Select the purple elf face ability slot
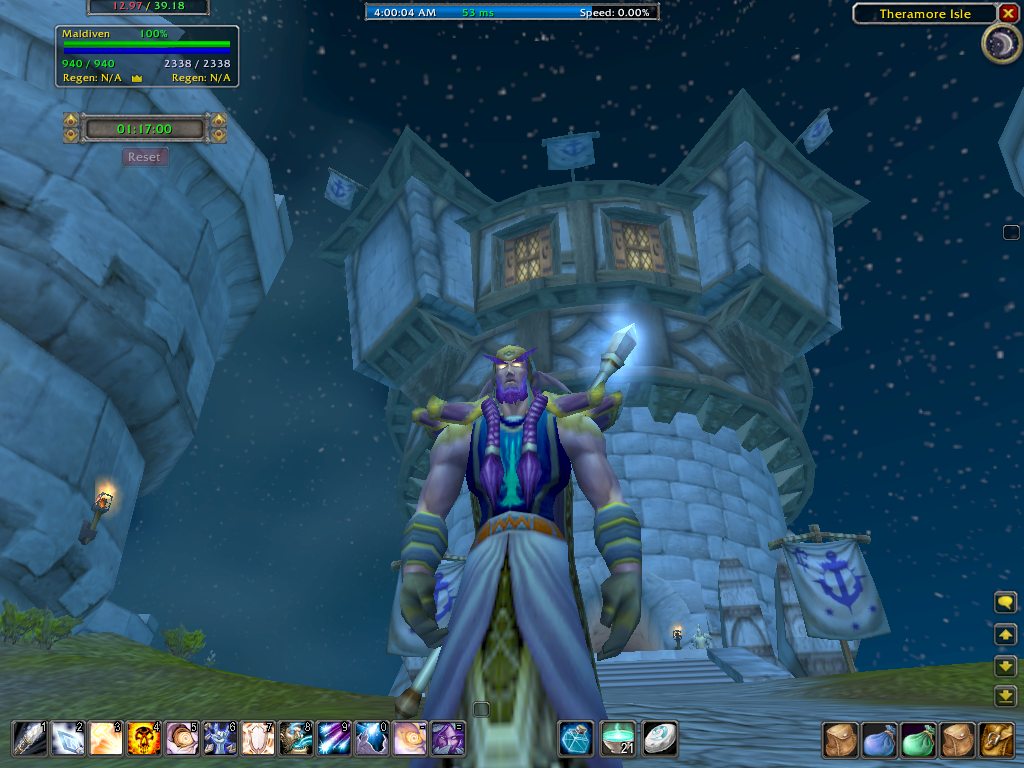 point(447,739)
